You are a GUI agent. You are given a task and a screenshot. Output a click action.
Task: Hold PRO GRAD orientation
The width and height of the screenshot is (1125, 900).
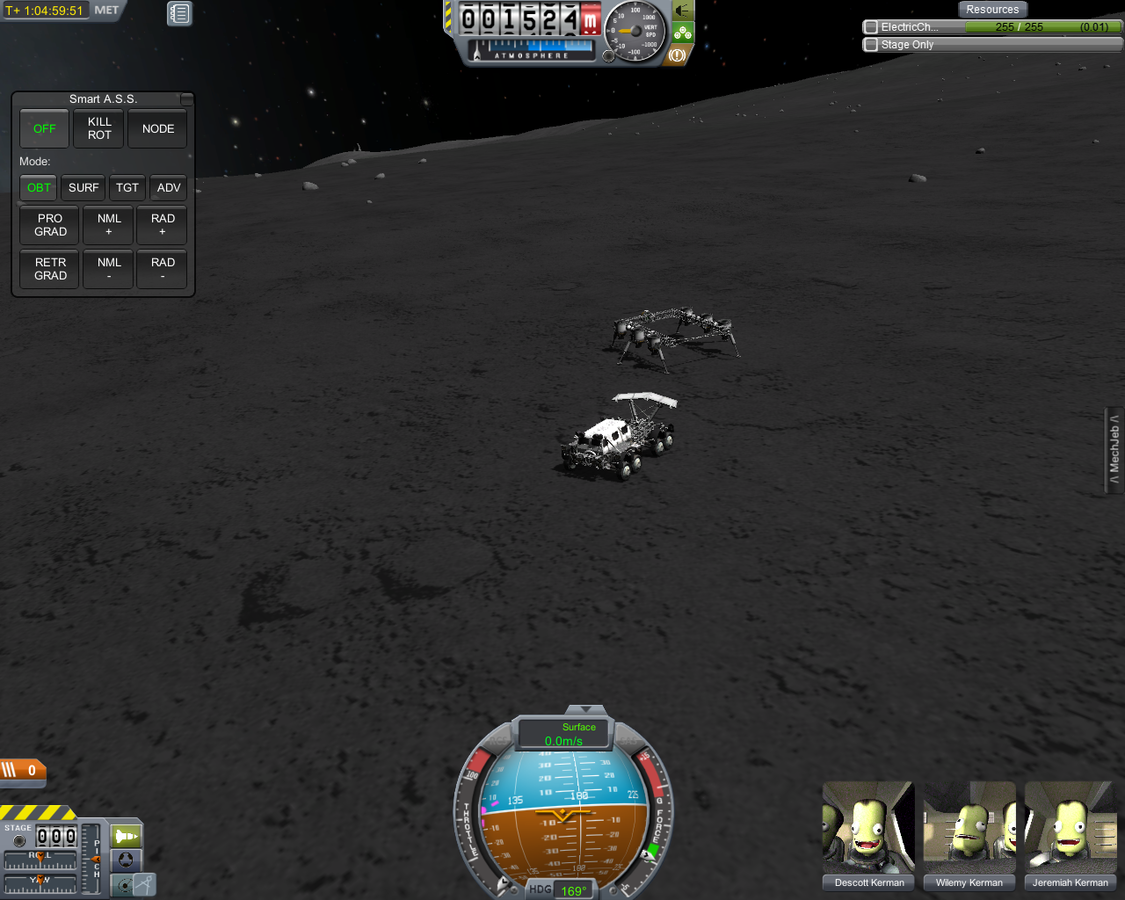click(x=50, y=225)
